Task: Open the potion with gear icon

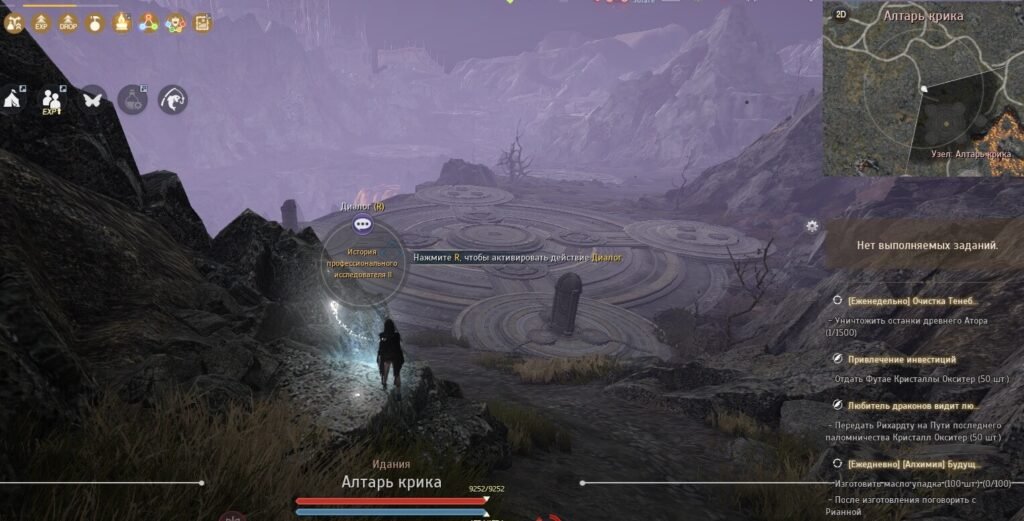Action: (x=133, y=99)
